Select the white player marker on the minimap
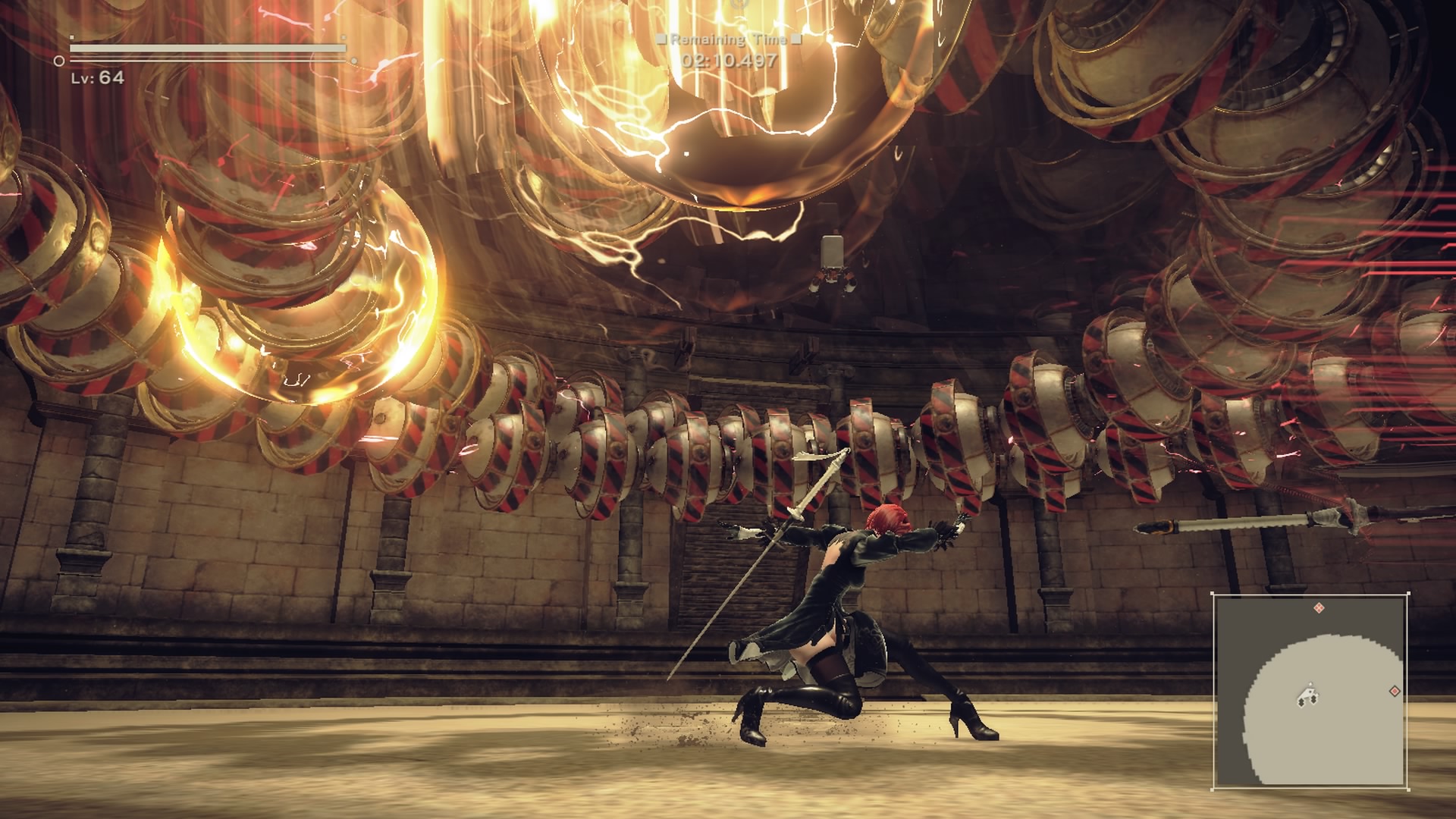Viewport: 1456px width, 819px height. (x=1308, y=695)
